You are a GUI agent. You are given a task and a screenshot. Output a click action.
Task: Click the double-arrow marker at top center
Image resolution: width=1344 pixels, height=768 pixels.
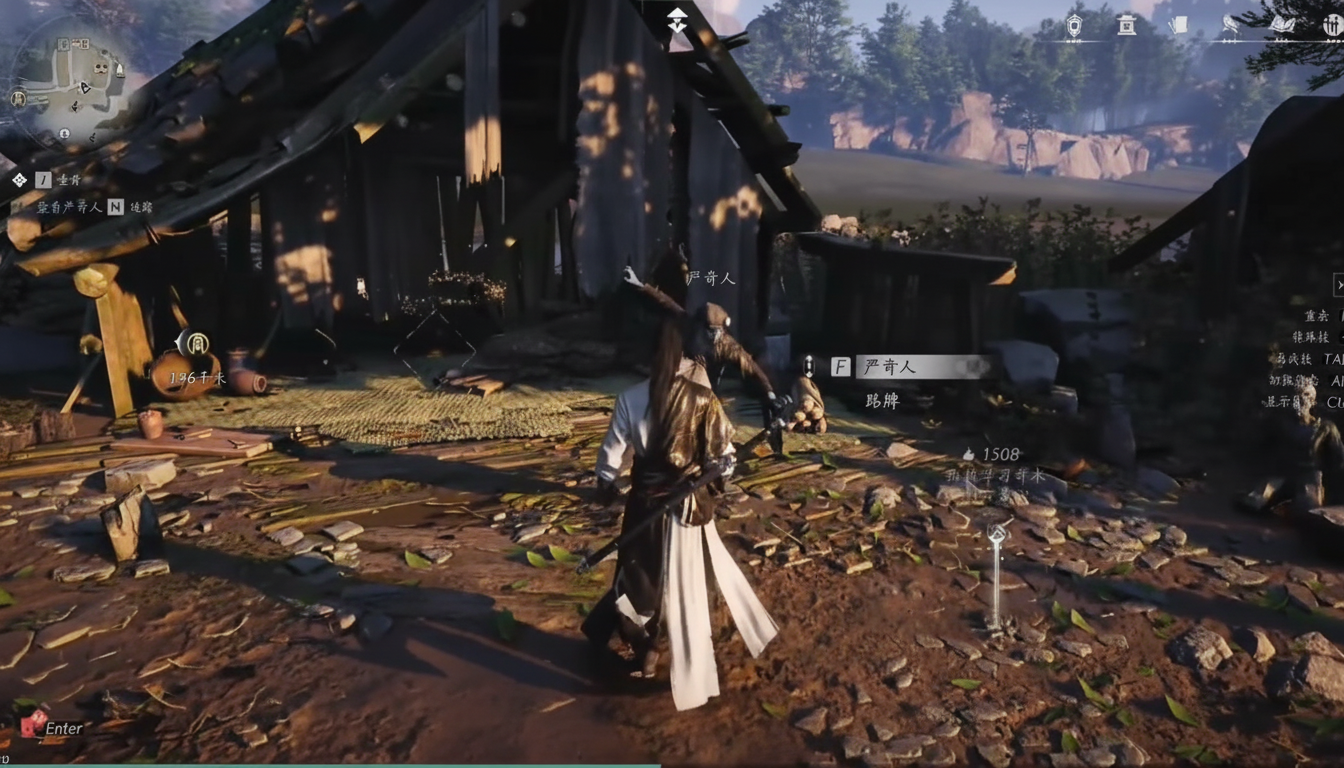click(x=677, y=20)
